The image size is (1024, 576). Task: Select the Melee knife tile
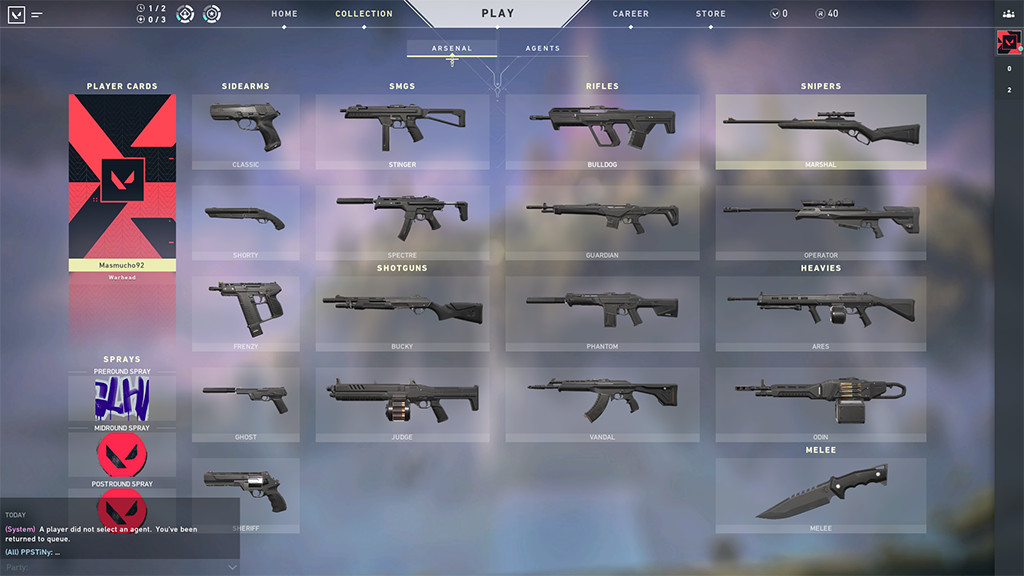coord(820,495)
